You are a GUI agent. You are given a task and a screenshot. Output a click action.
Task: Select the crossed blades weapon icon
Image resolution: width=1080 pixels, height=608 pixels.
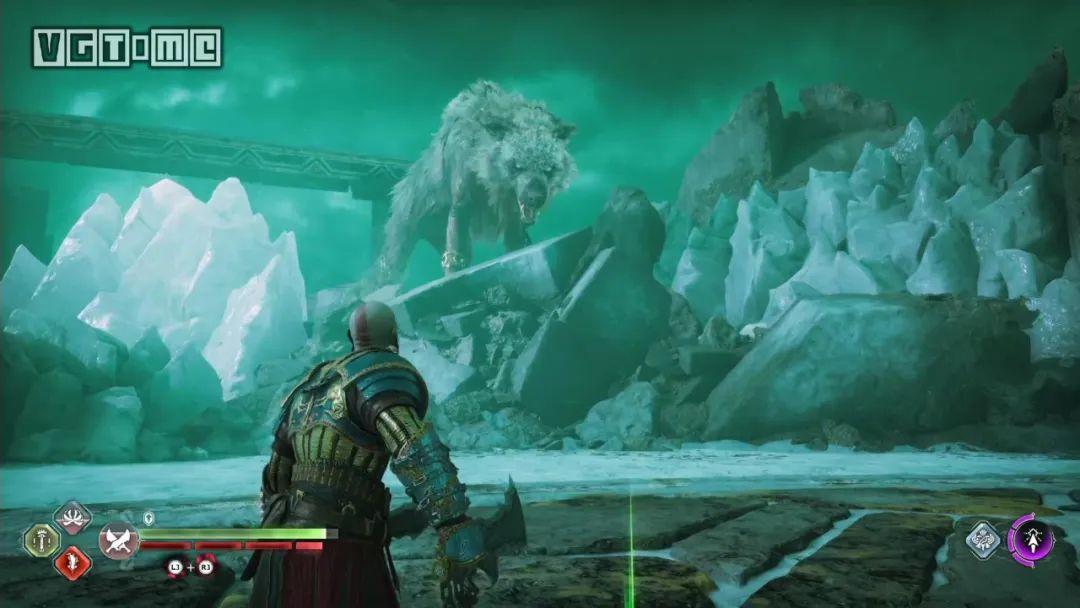(x=119, y=540)
